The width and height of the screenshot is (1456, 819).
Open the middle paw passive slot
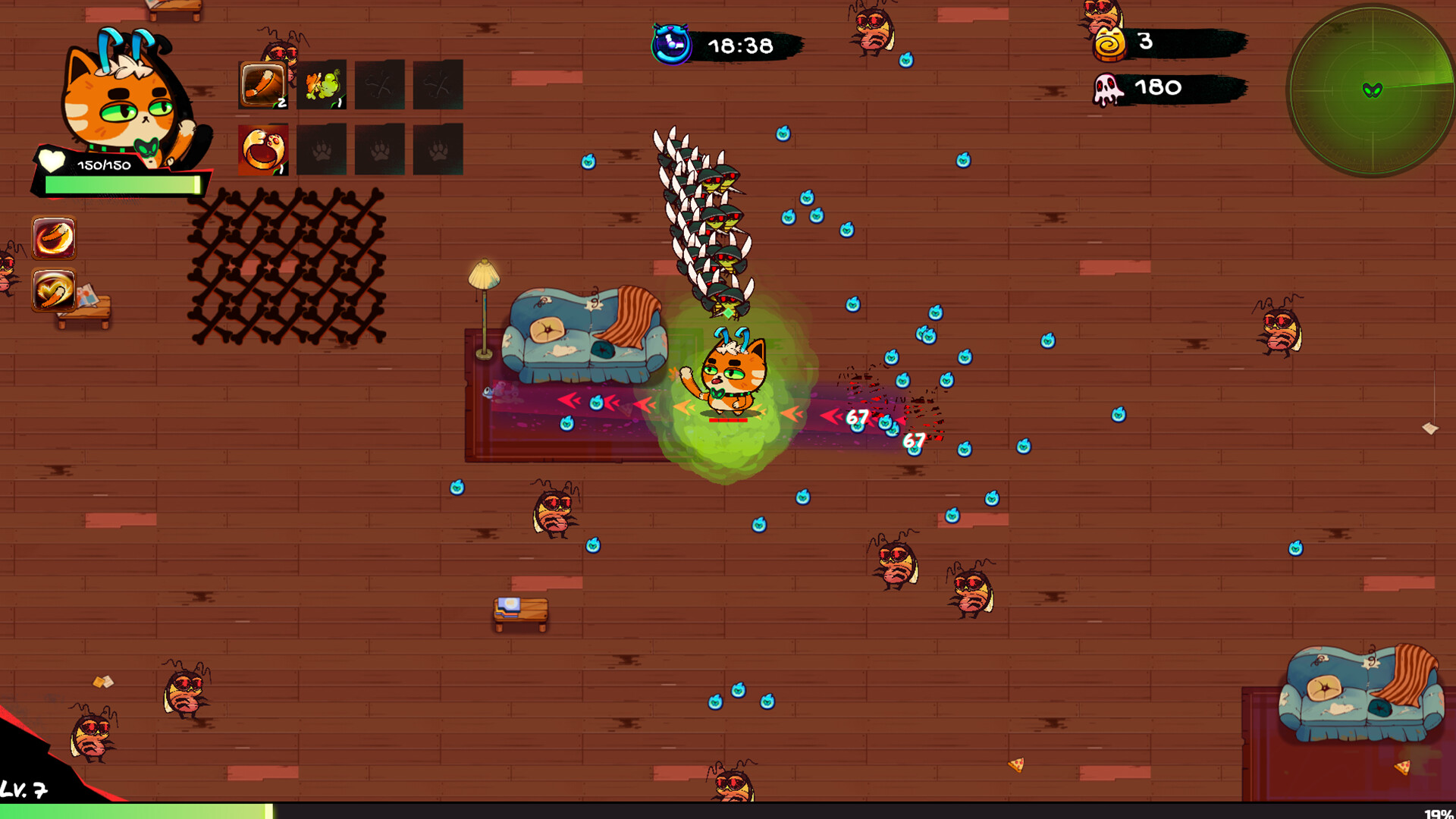(381, 149)
